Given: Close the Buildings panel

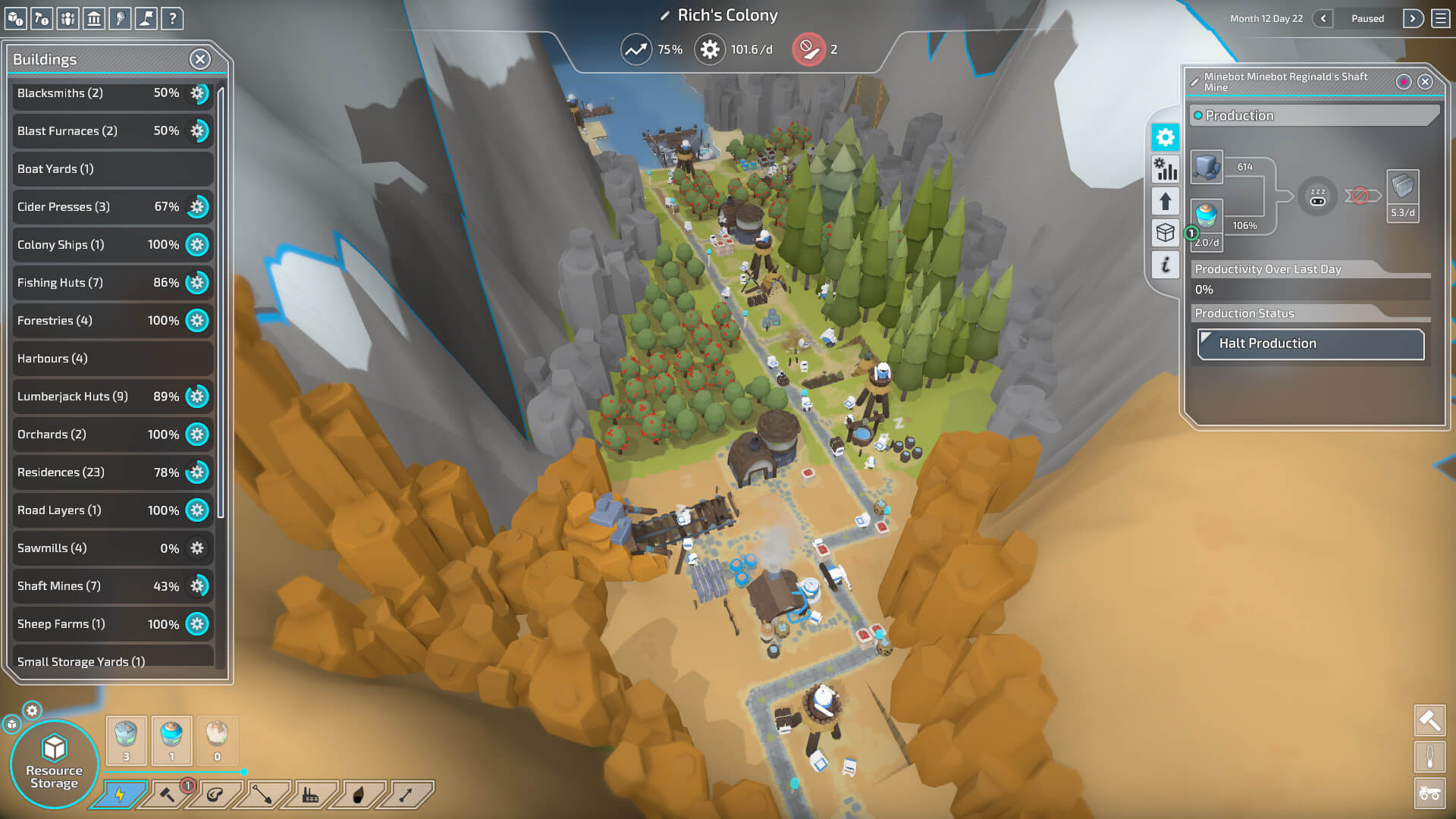Looking at the screenshot, I should [199, 59].
